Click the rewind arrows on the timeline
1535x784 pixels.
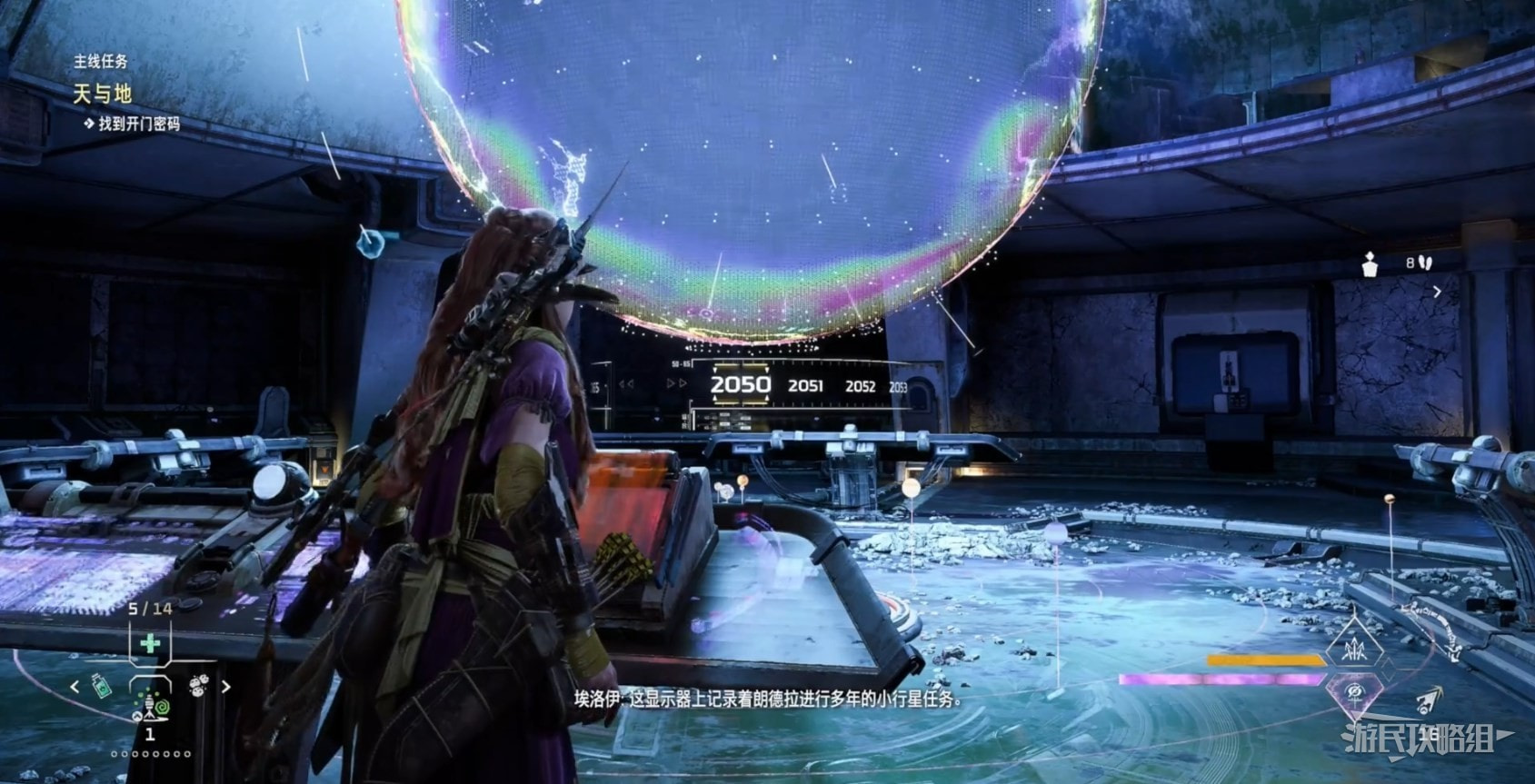[627, 384]
